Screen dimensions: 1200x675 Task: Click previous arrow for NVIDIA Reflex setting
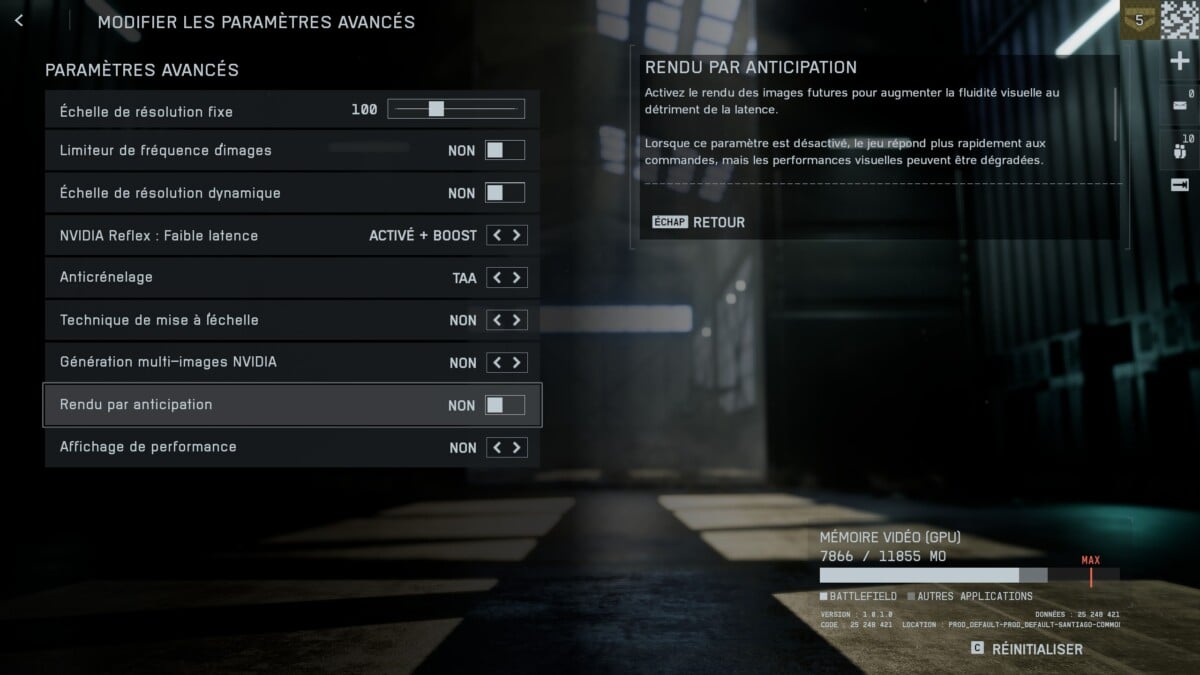point(495,236)
